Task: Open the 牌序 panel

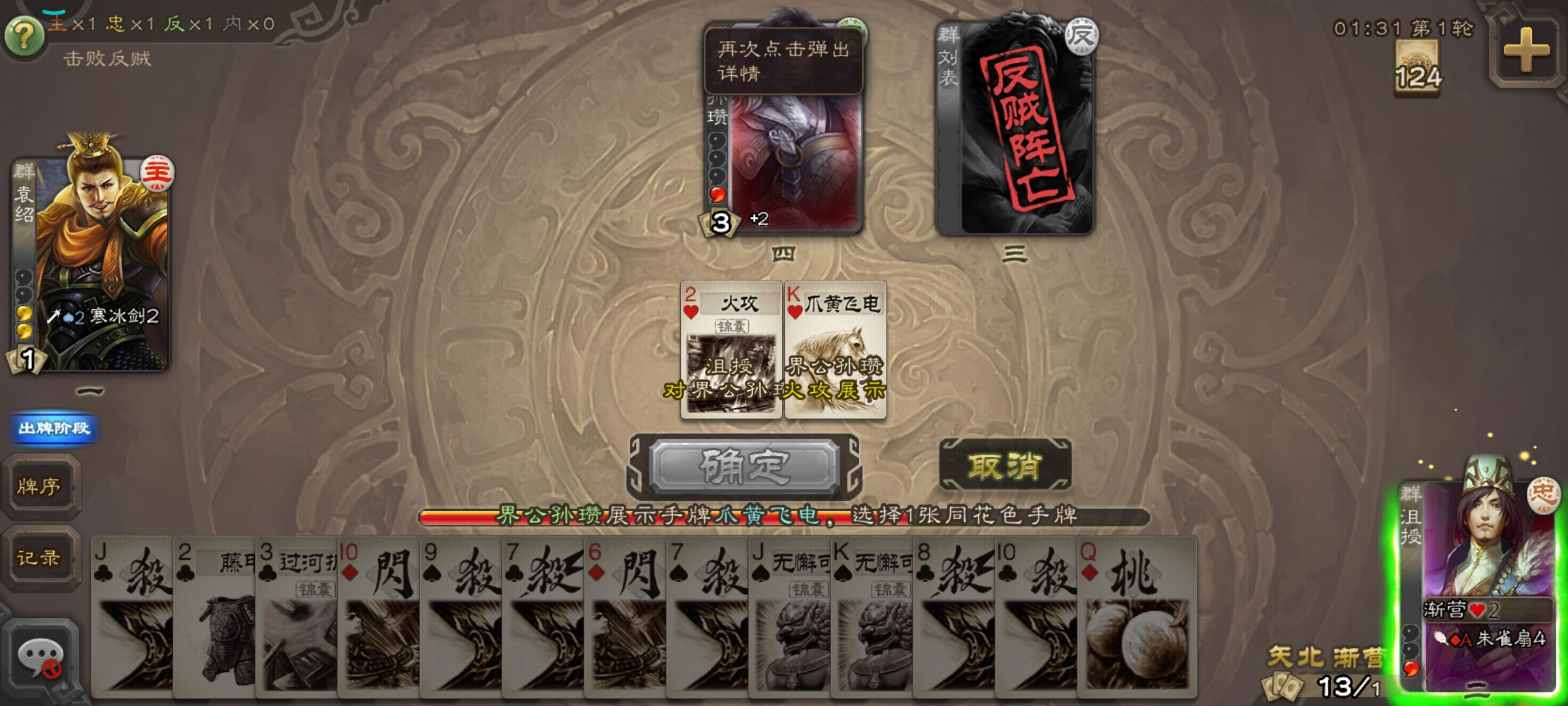Action: [41, 487]
